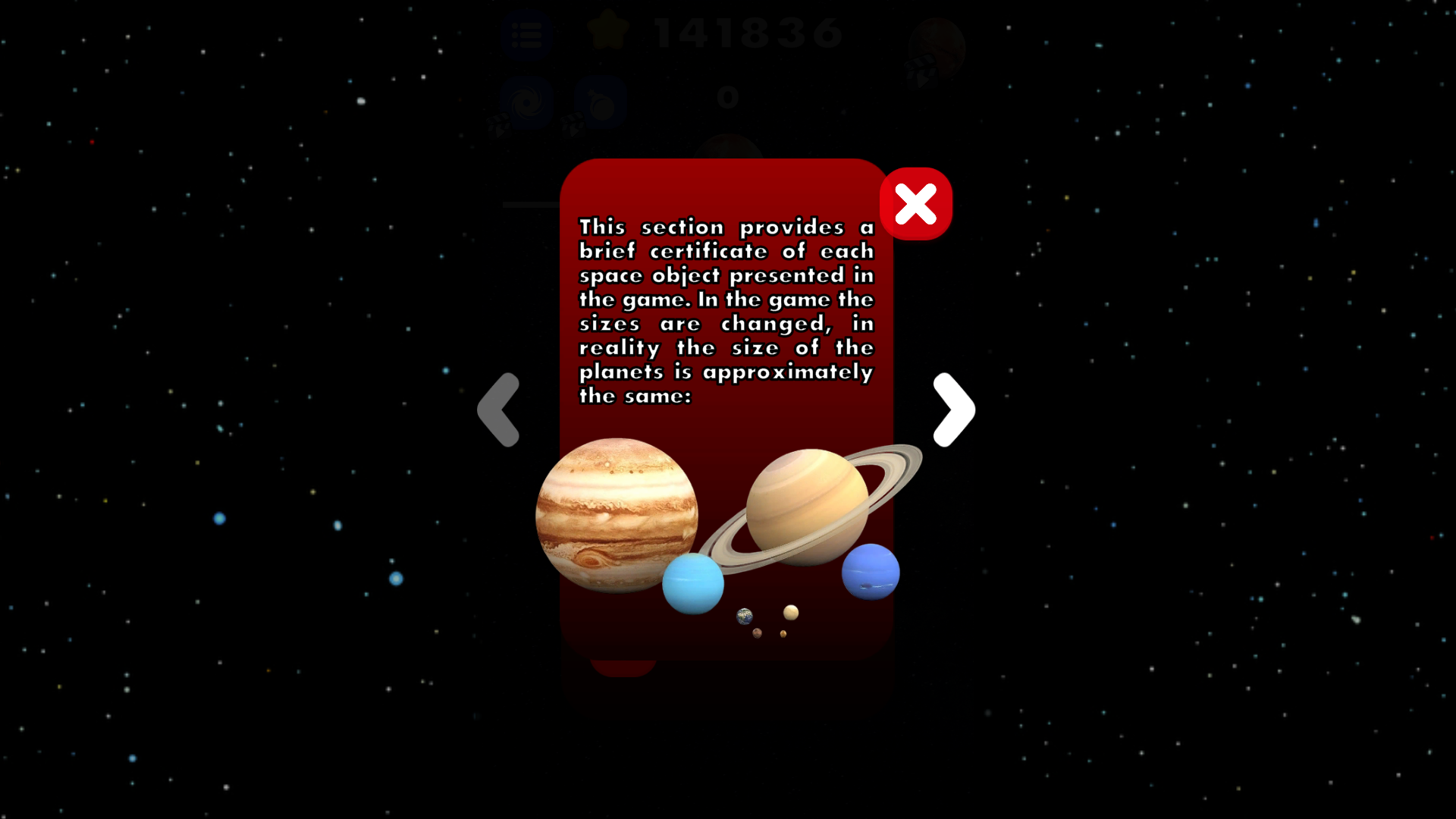This screenshot has height=819, width=1456.
Task: Click the clapperboard icon below the bomb booster
Action: (571, 124)
